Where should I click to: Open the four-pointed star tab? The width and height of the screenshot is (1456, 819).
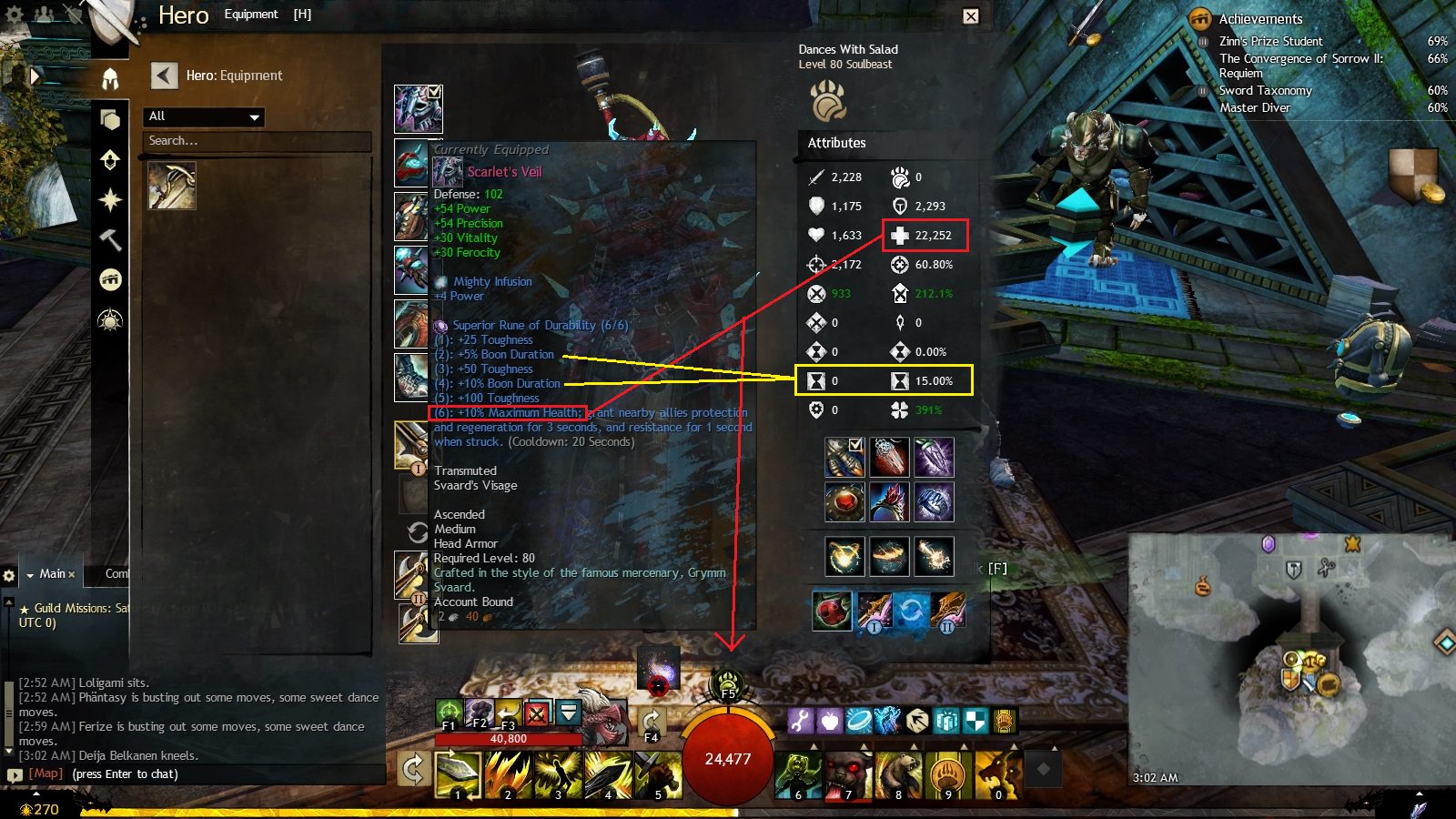click(110, 199)
